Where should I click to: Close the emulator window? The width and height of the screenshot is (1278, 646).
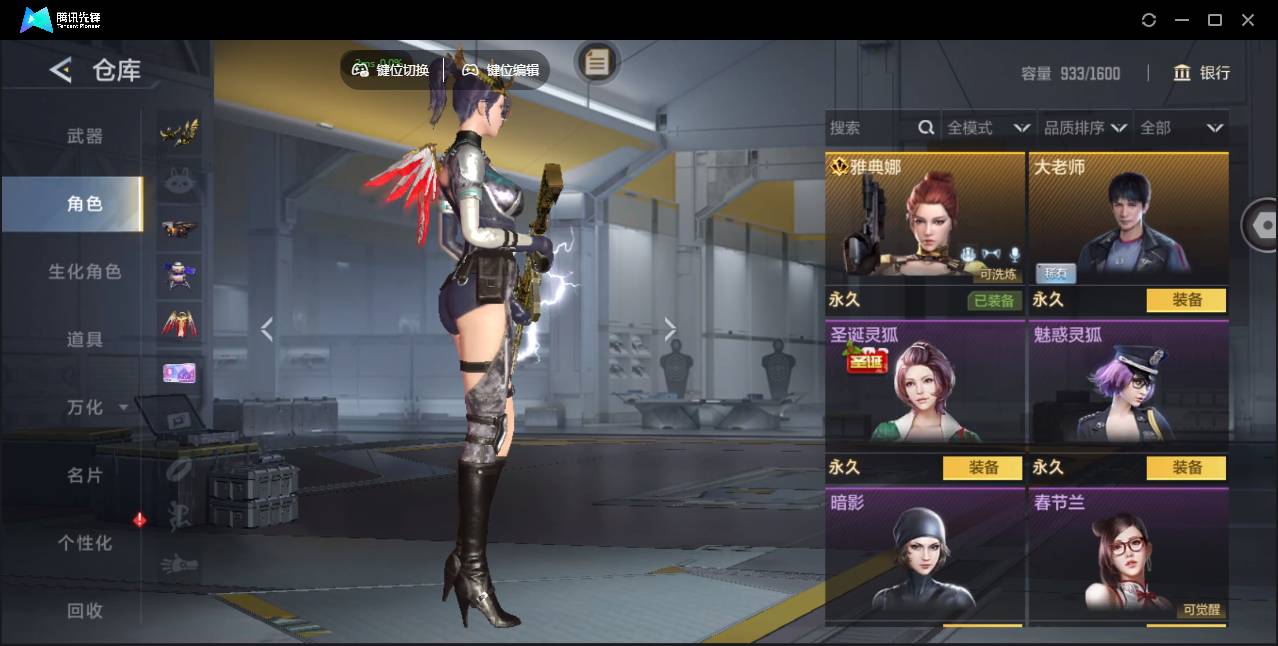click(x=1248, y=20)
